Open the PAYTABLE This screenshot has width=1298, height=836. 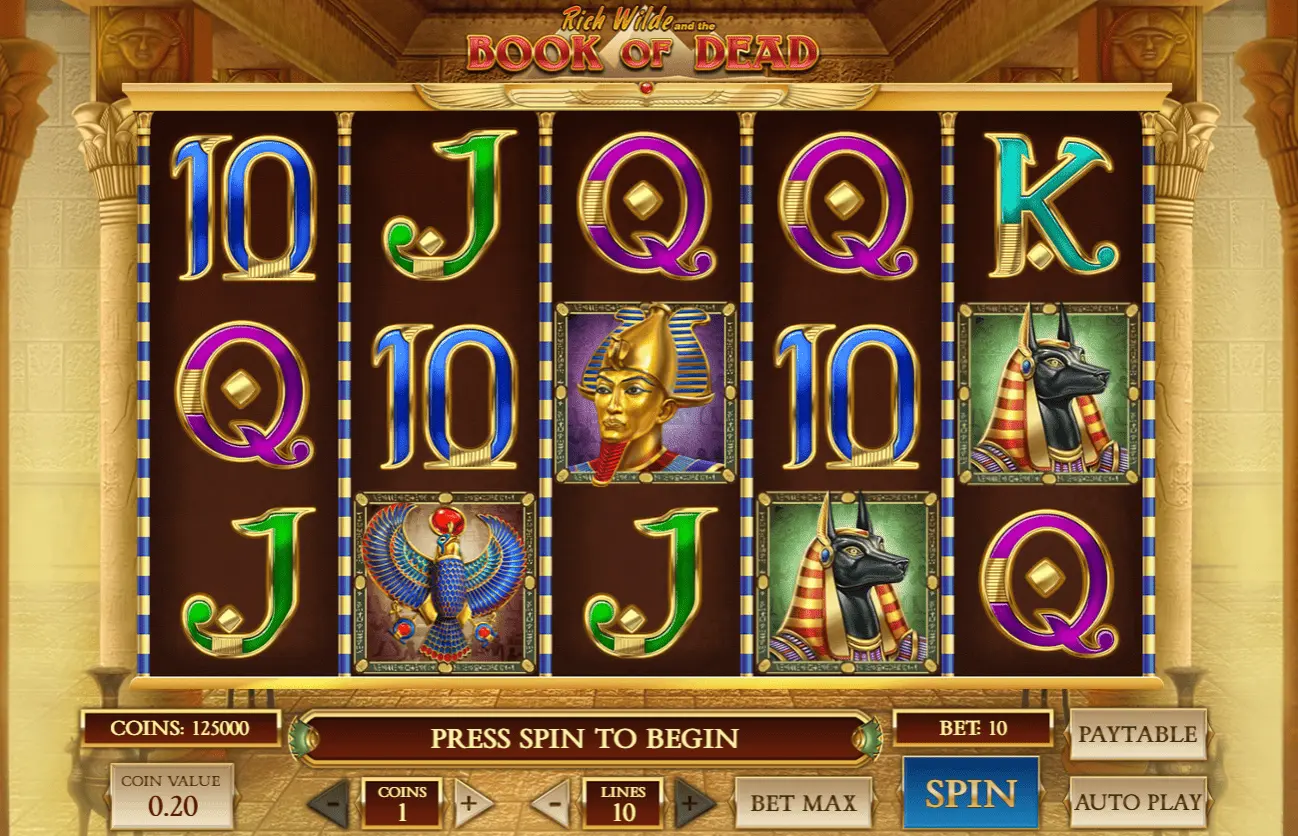point(1137,735)
